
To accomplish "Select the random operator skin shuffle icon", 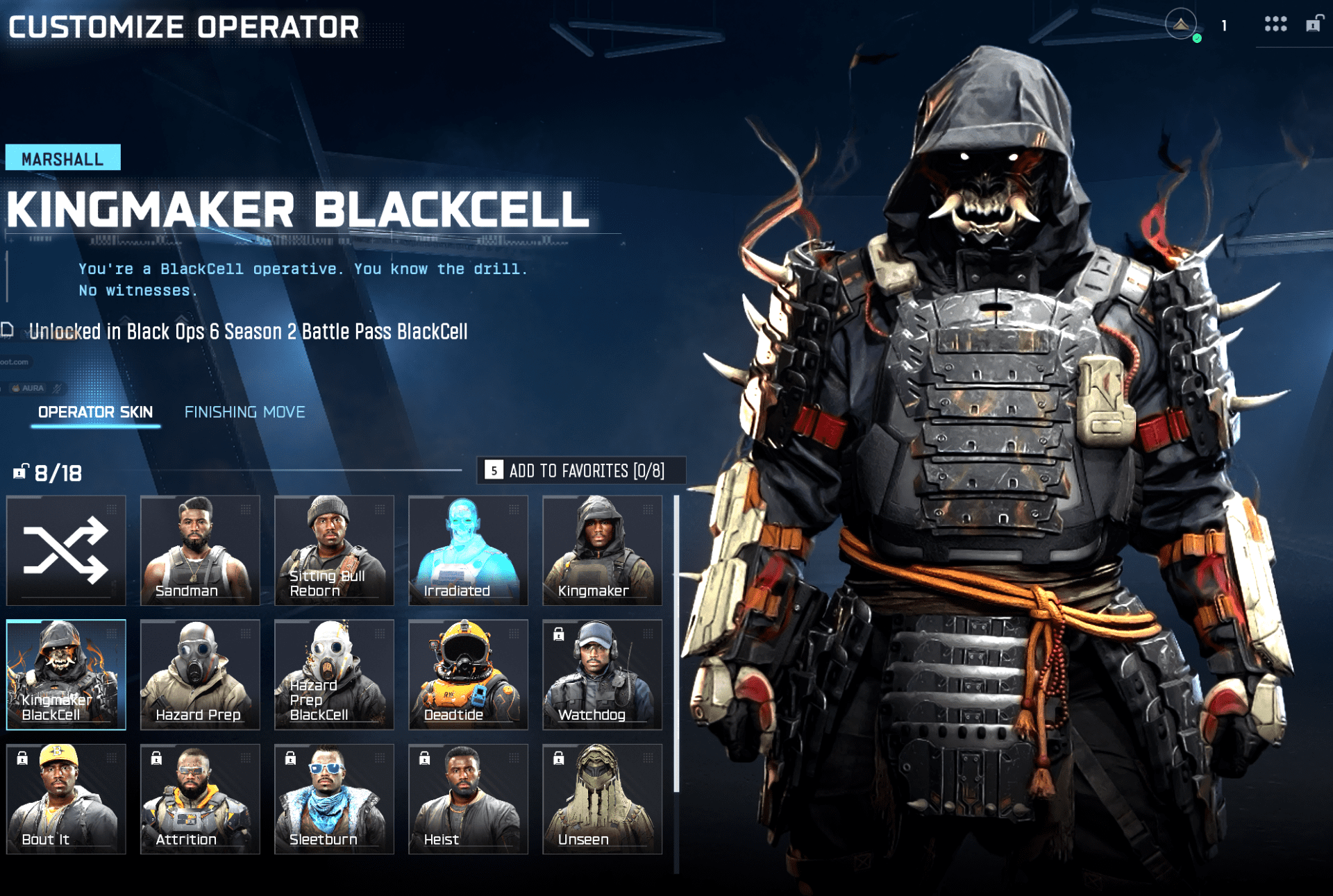I will coord(66,550).
